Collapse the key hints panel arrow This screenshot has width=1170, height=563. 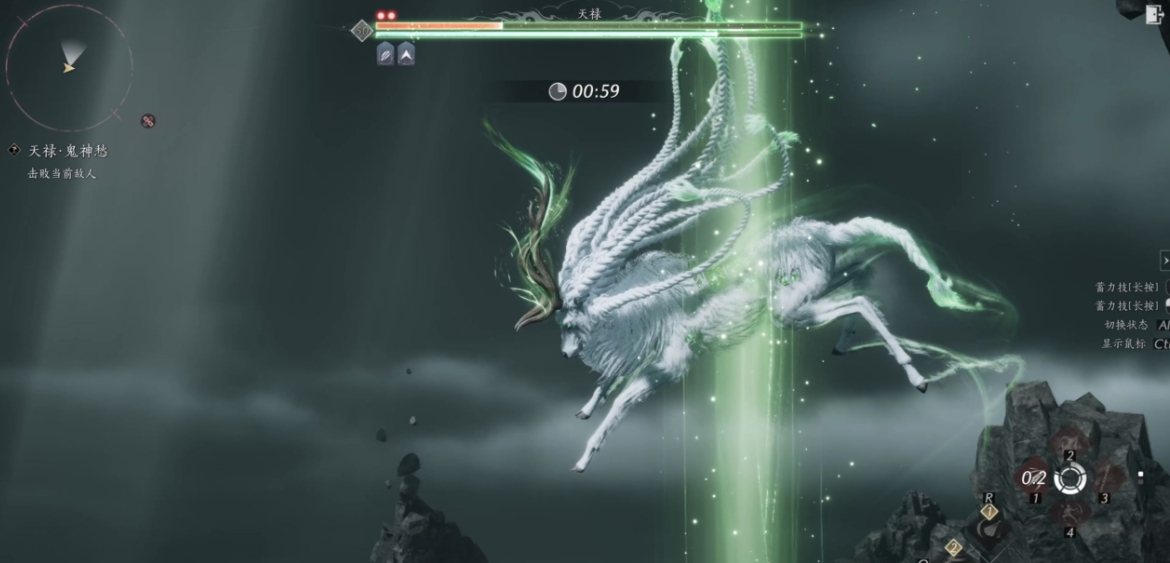coord(1164,260)
